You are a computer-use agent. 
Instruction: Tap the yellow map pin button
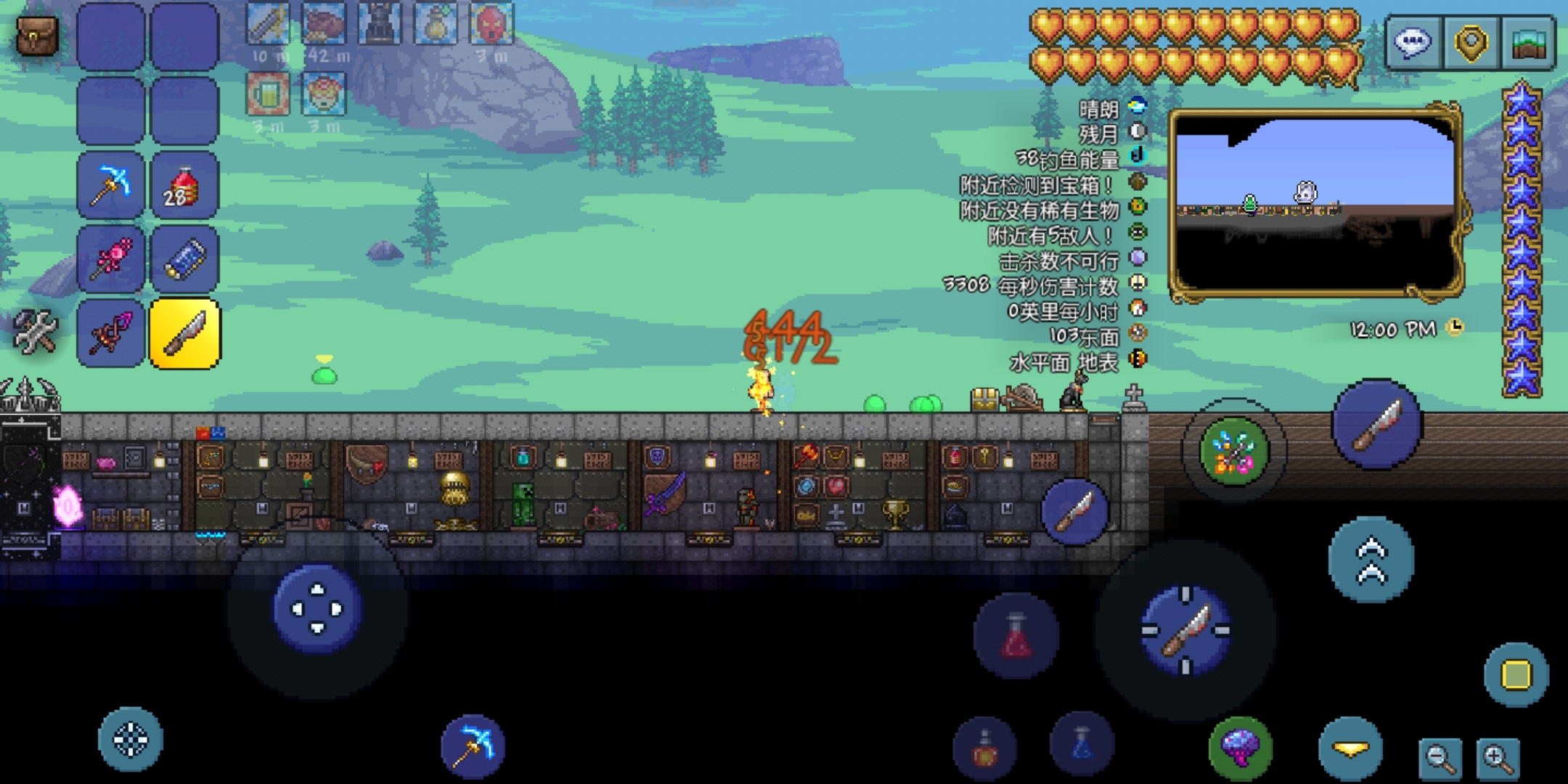pyautogui.click(x=1471, y=43)
